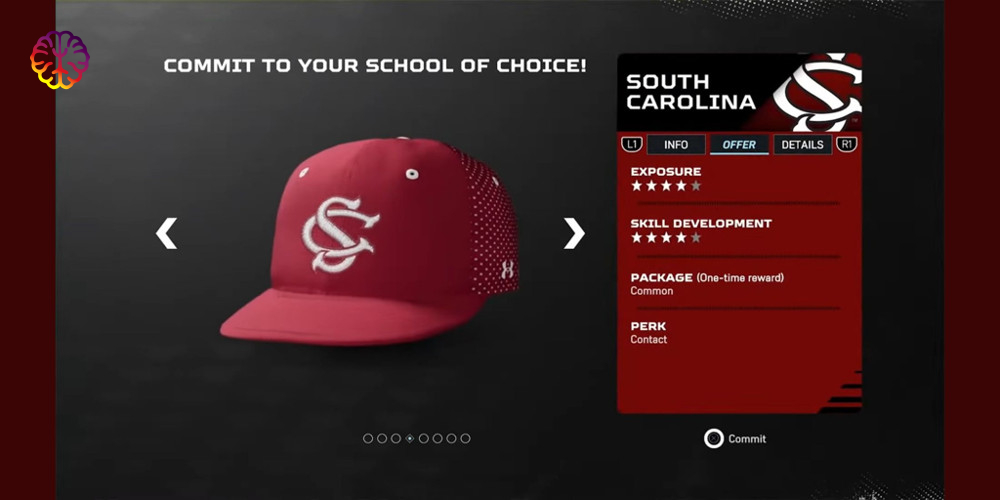Open the DETAILS tab
1000x500 pixels.
click(x=802, y=145)
